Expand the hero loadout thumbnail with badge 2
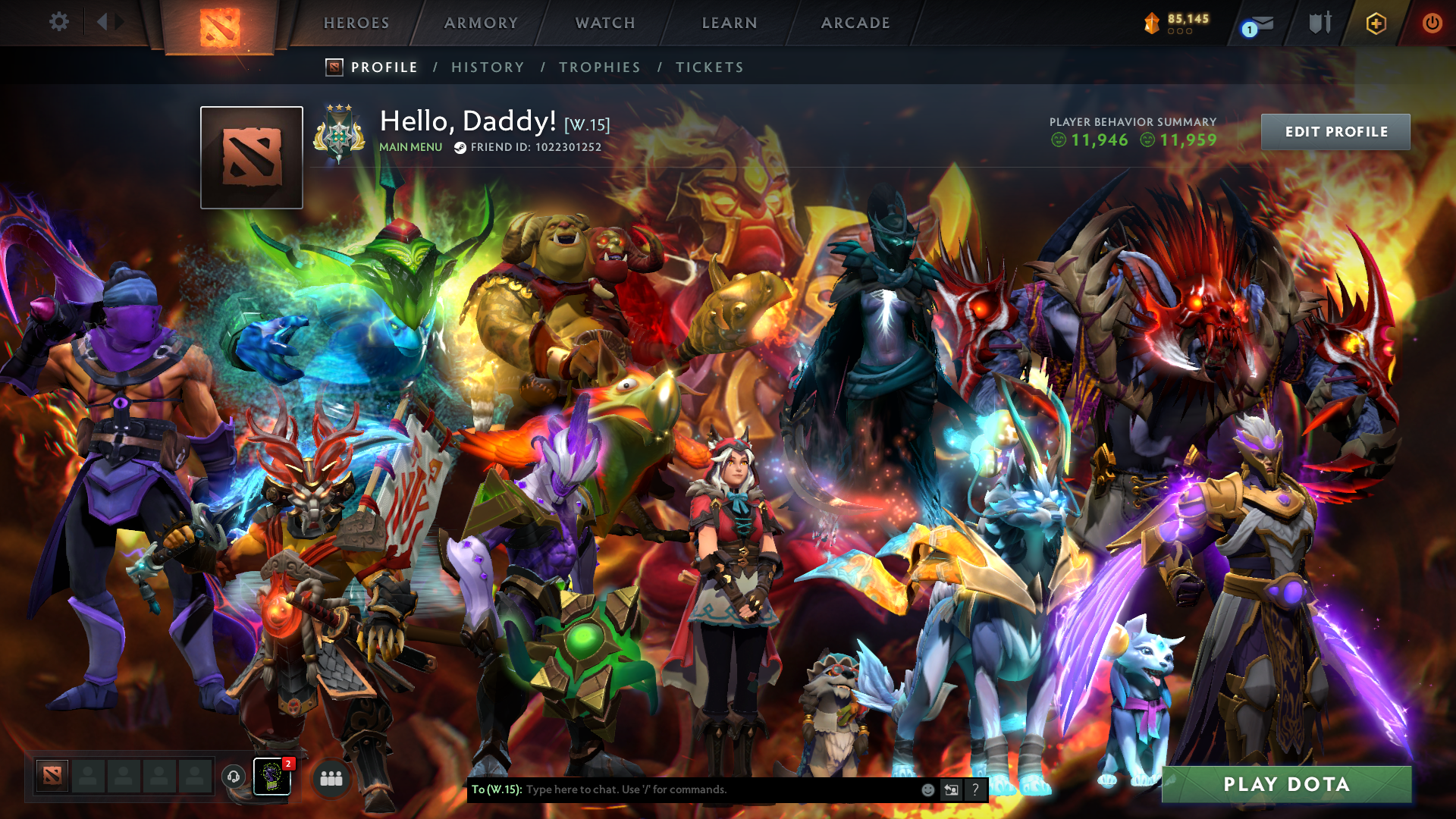 [x=271, y=777]
